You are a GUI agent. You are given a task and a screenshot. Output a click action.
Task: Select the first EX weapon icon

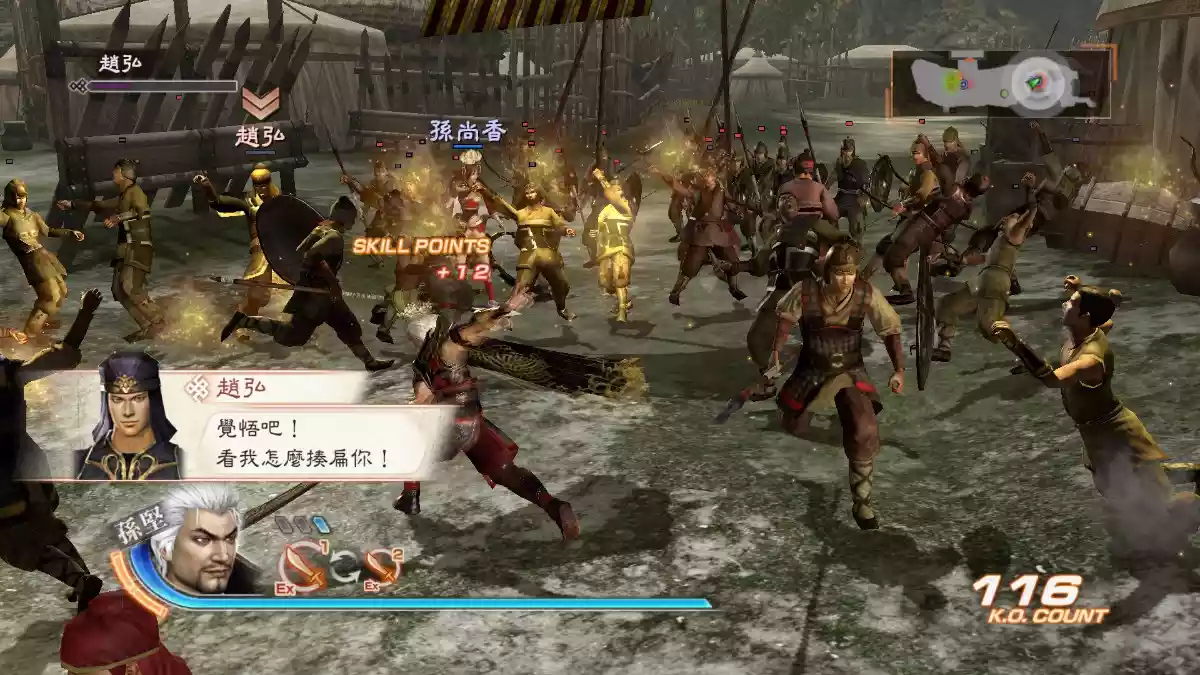point(301,566)
